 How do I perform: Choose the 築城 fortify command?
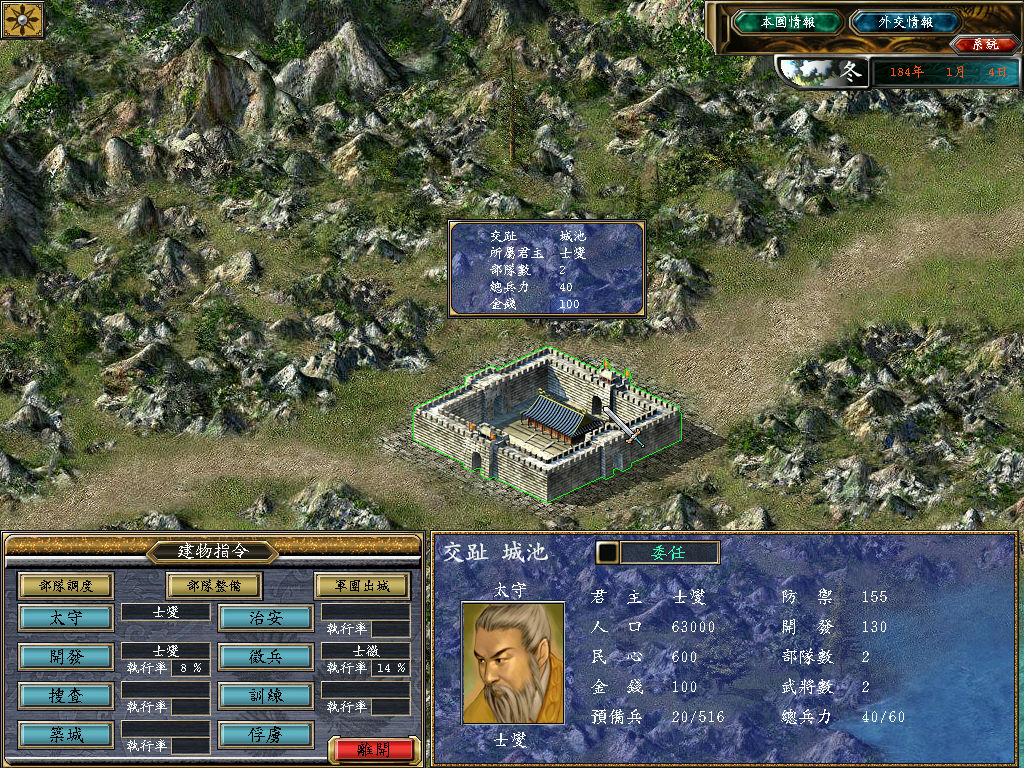coord(66,734)
